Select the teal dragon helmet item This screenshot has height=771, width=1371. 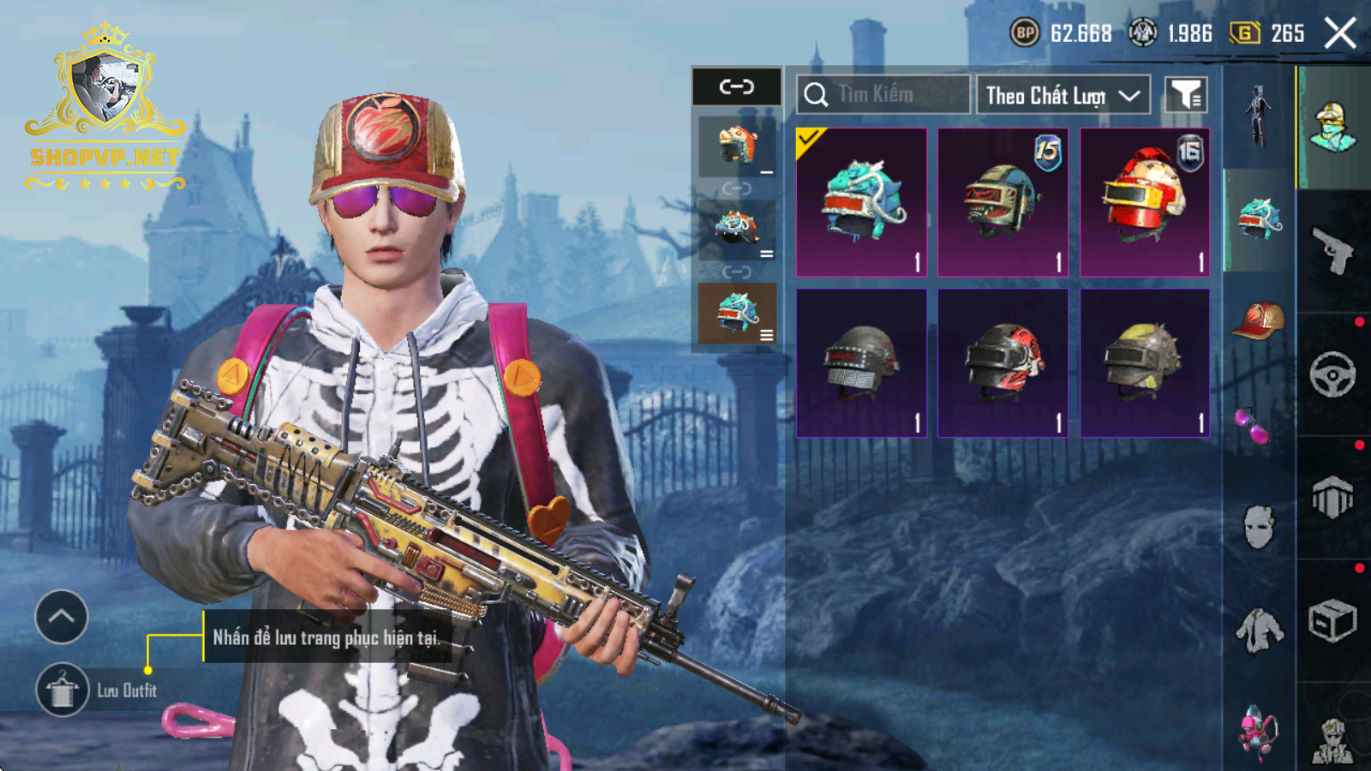tap(861, 202)
